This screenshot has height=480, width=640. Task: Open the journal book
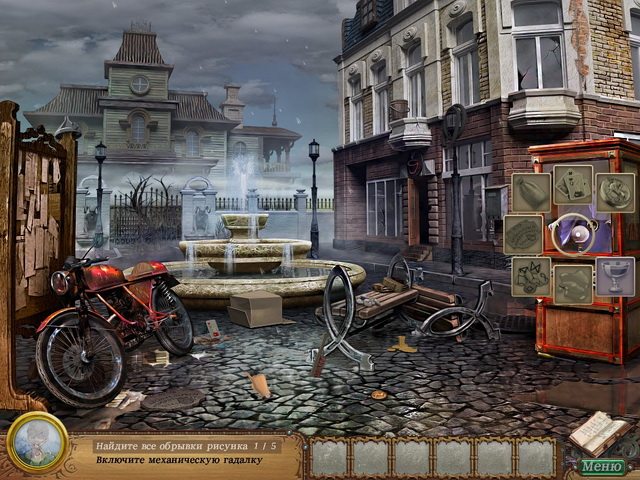[x=598, y=432]
